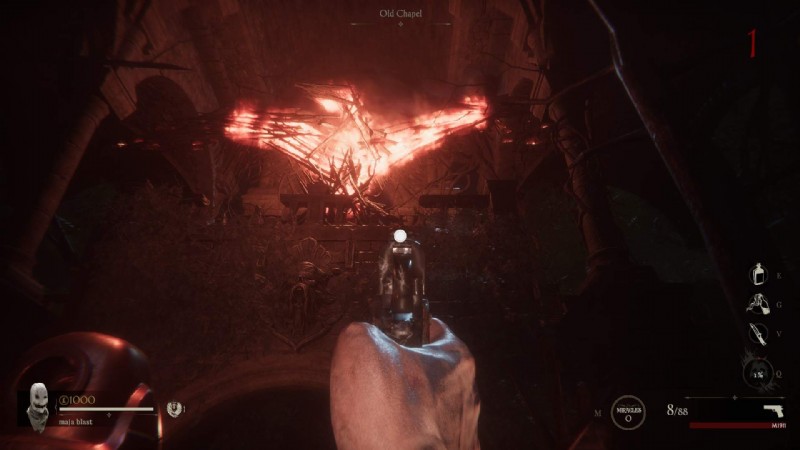Choose the molotov throwable icon
The height and width of the screenshot is (450, 800).
coord(761,303)
